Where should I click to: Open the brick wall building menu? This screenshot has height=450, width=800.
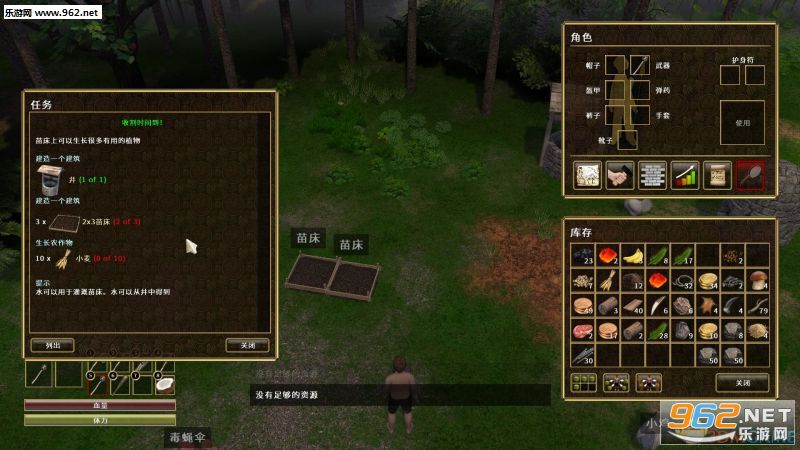coord(652,174)
